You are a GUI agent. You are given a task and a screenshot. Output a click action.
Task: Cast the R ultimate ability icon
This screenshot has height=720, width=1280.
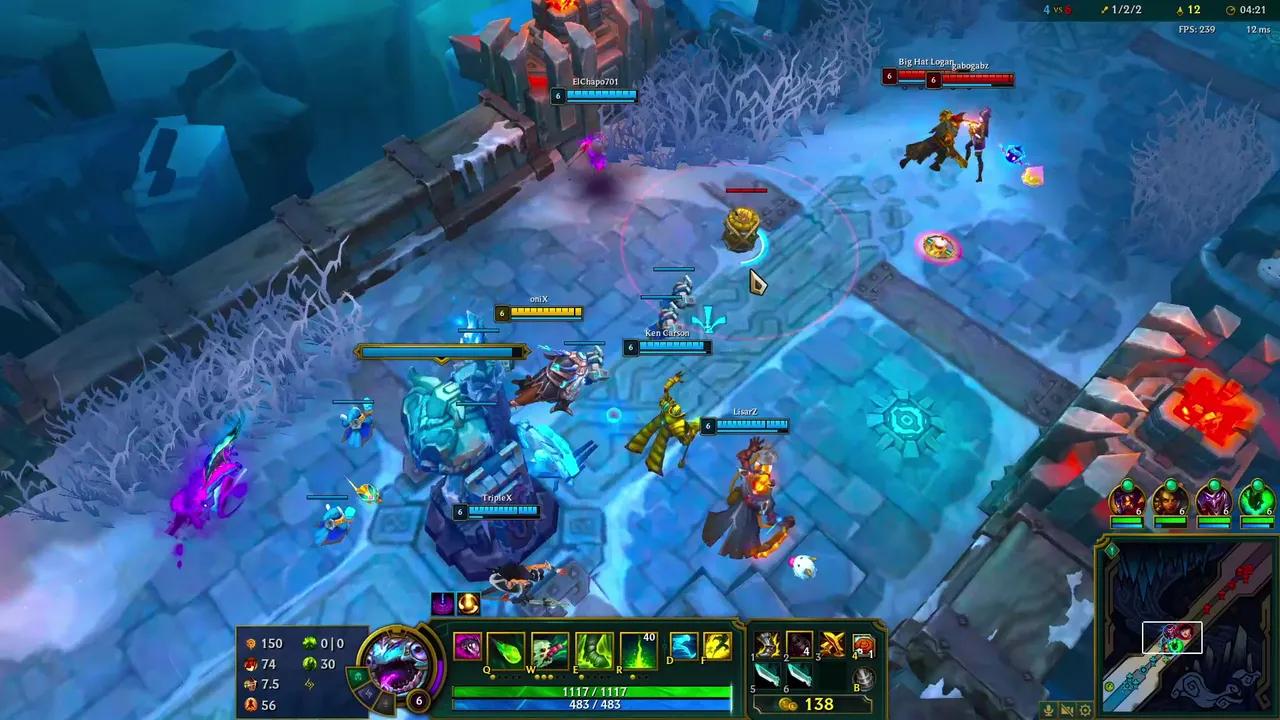(x=638, y=648)
